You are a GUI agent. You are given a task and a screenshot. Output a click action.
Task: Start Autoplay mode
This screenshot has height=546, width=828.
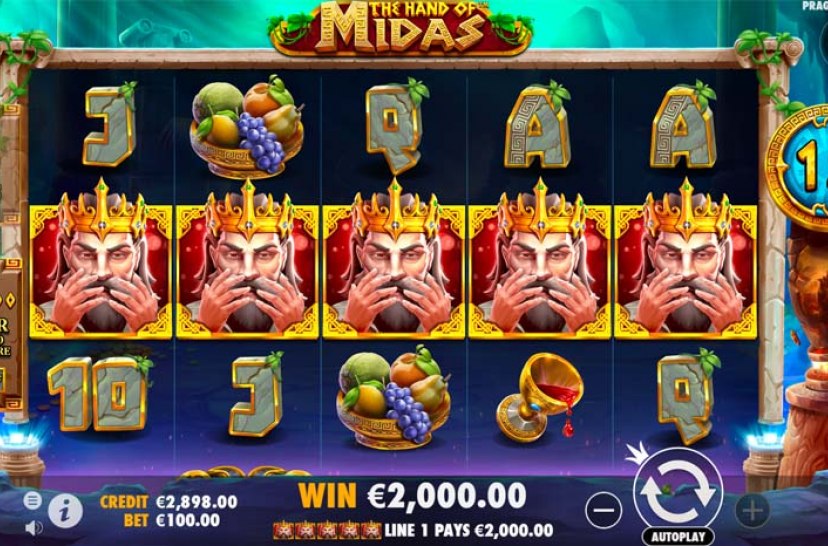(x=678, y=536)
